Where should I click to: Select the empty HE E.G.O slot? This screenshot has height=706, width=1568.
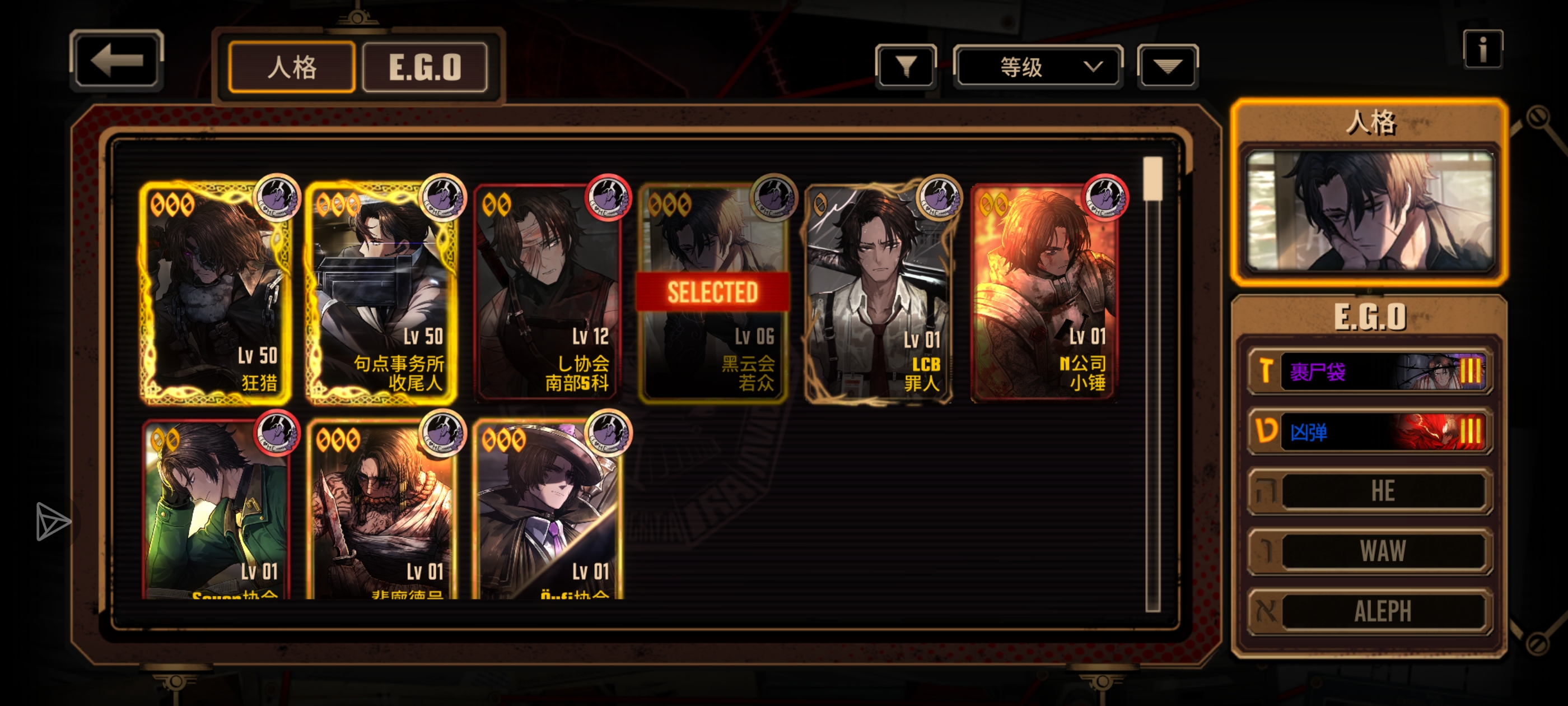tap(1369, 491)
